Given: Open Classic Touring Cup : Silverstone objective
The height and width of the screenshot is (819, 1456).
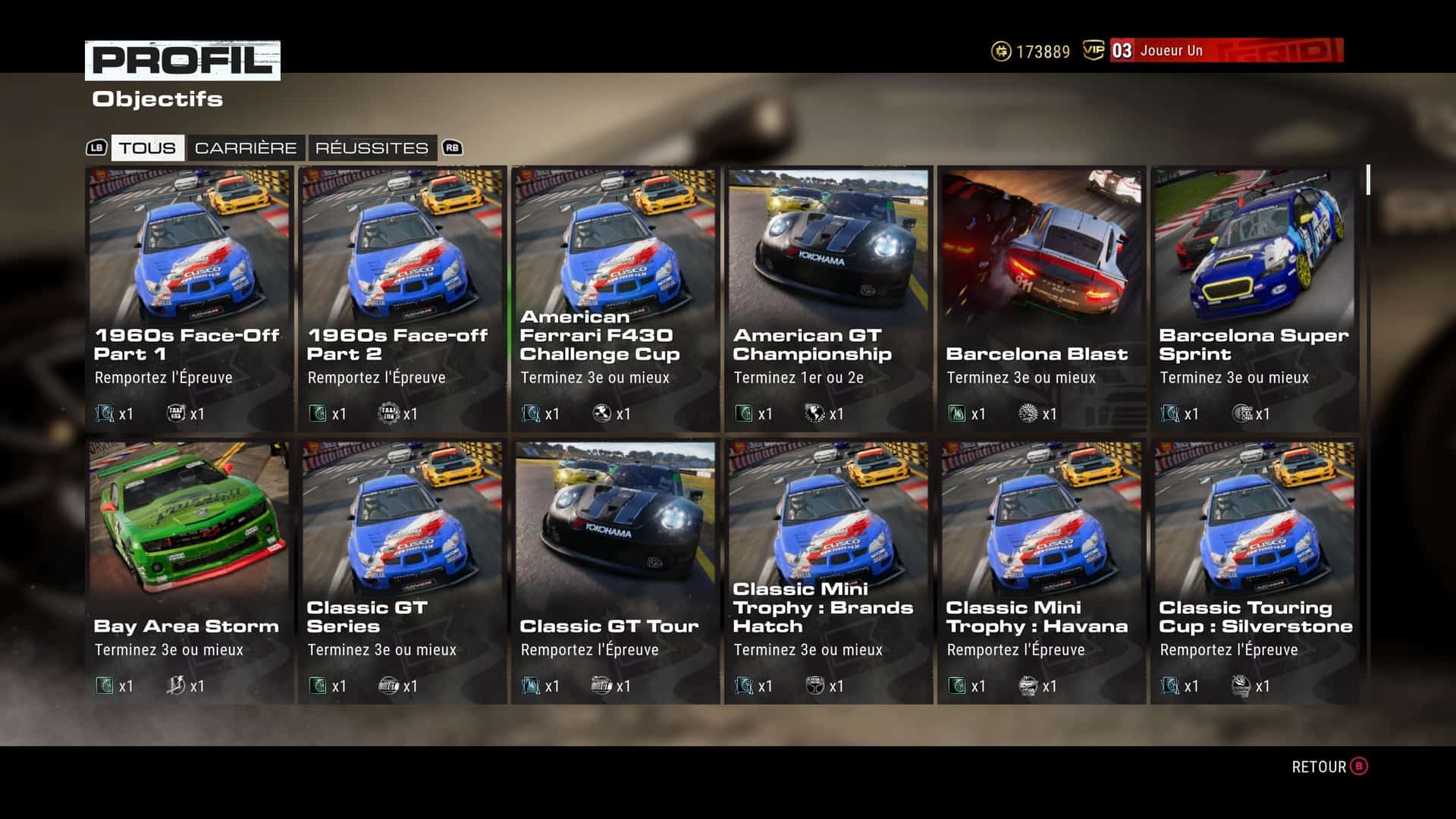Looking at the screenshot, I should pos(1254,572).
